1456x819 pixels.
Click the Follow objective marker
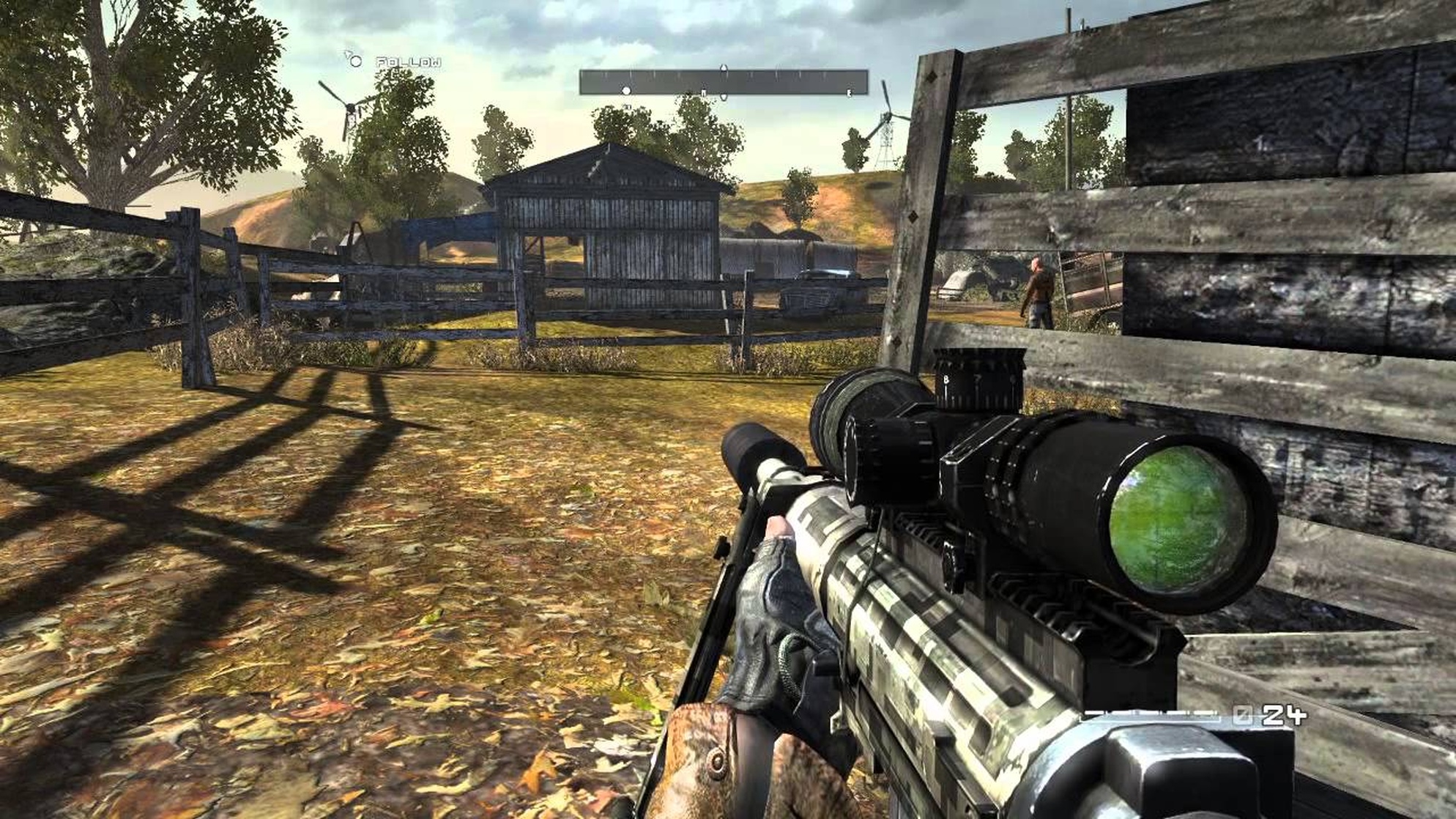pos(355,62)
